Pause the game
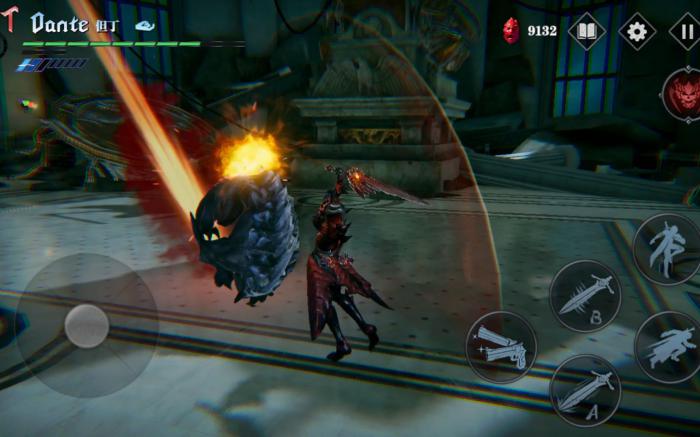 [686, 31]
